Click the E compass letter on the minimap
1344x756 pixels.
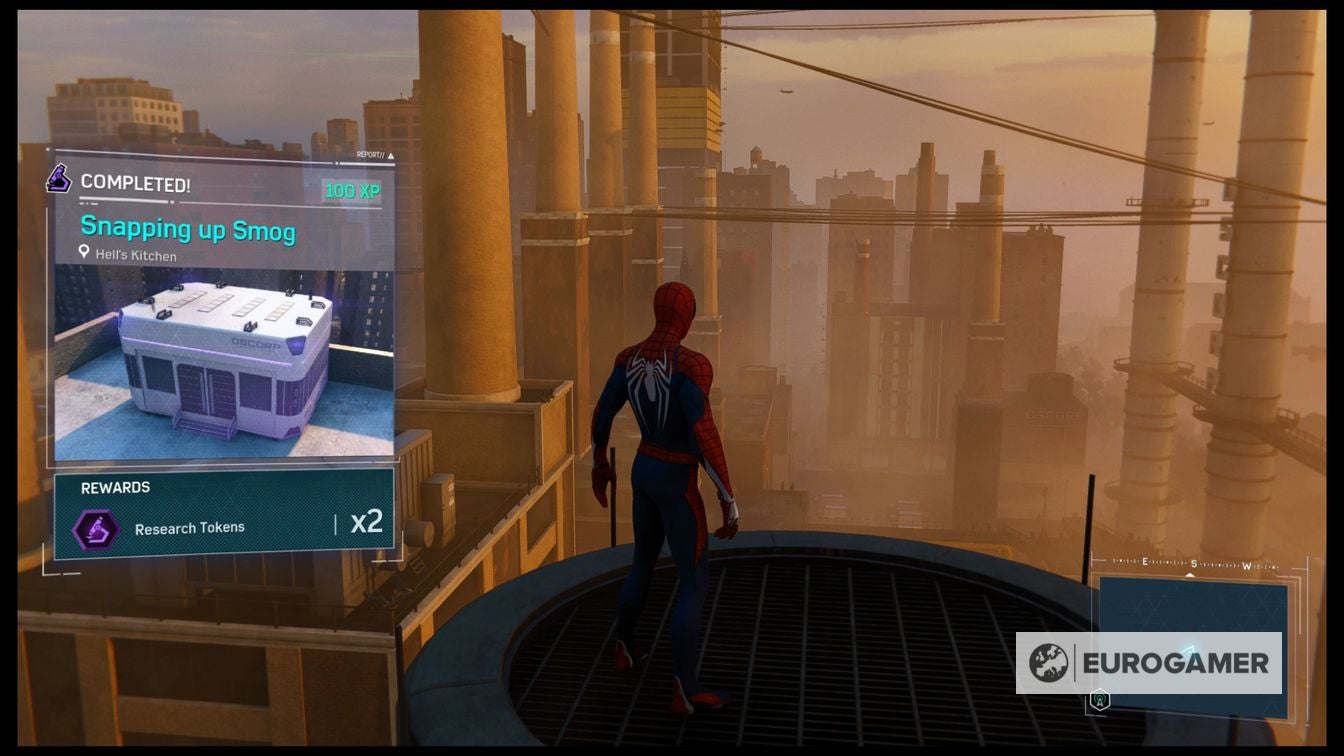(1145, 561)
